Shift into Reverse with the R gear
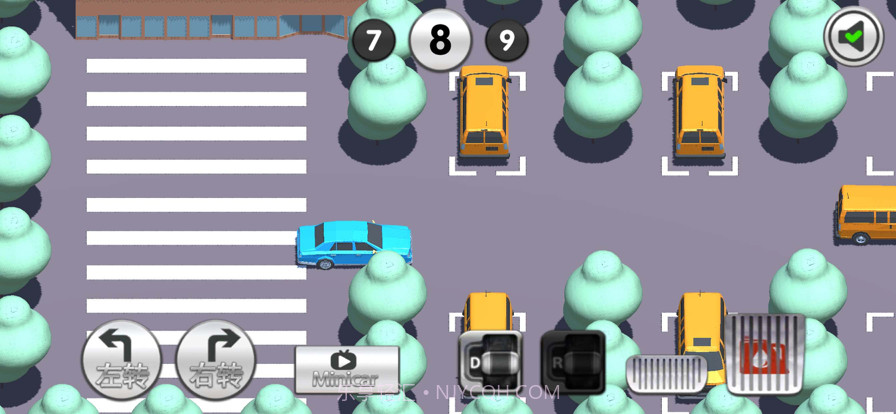The width and height of the screenshot is (896, 414). coord(572,360)
